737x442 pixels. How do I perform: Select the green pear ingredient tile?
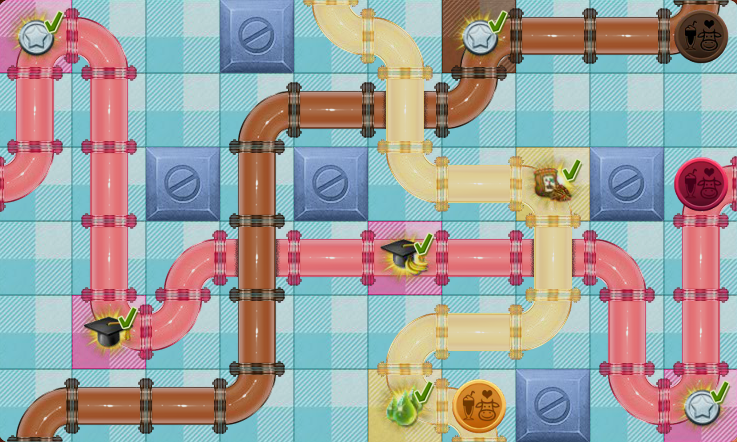(405, 406)
